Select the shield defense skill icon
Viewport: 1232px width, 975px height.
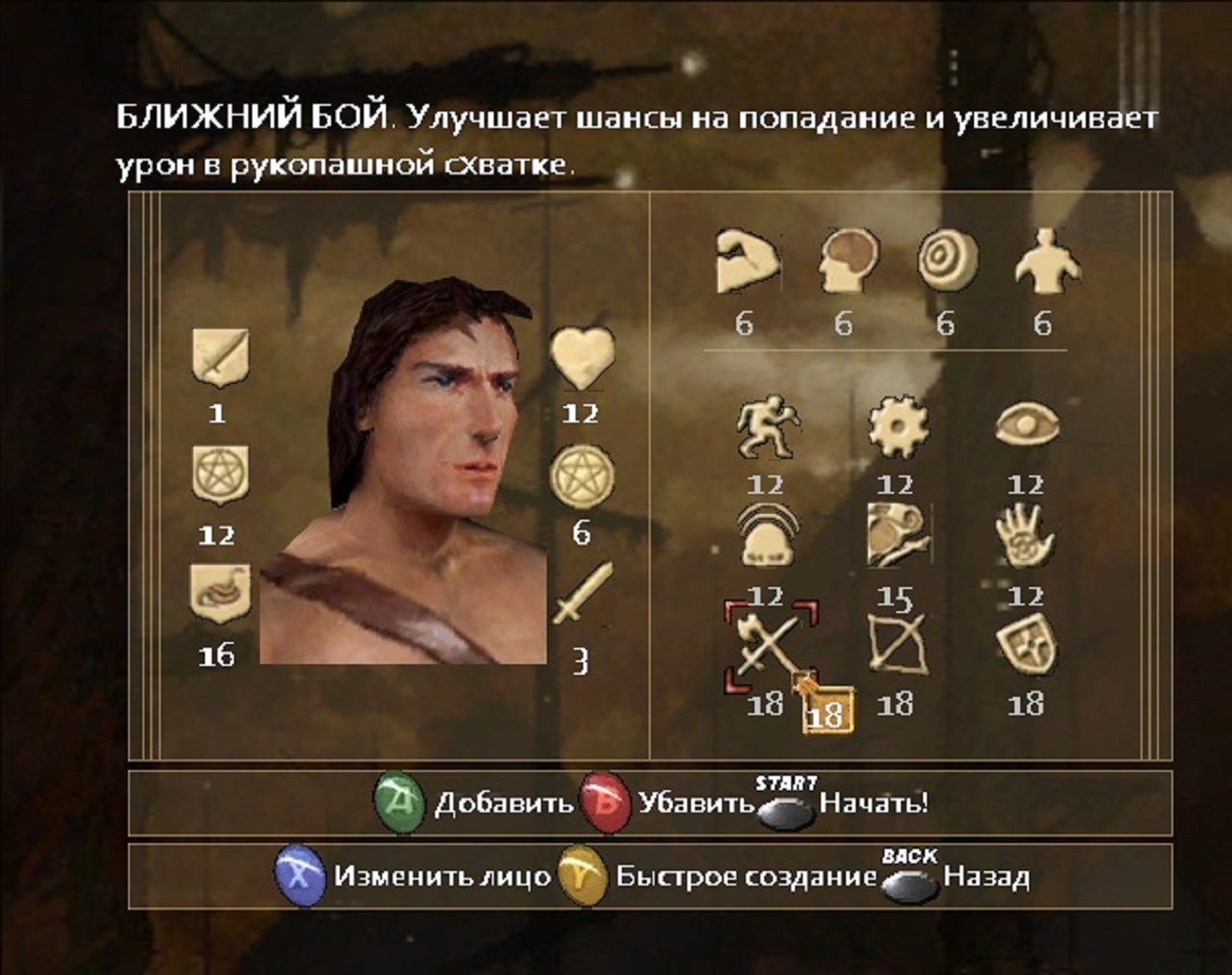tap(1026, 643)
